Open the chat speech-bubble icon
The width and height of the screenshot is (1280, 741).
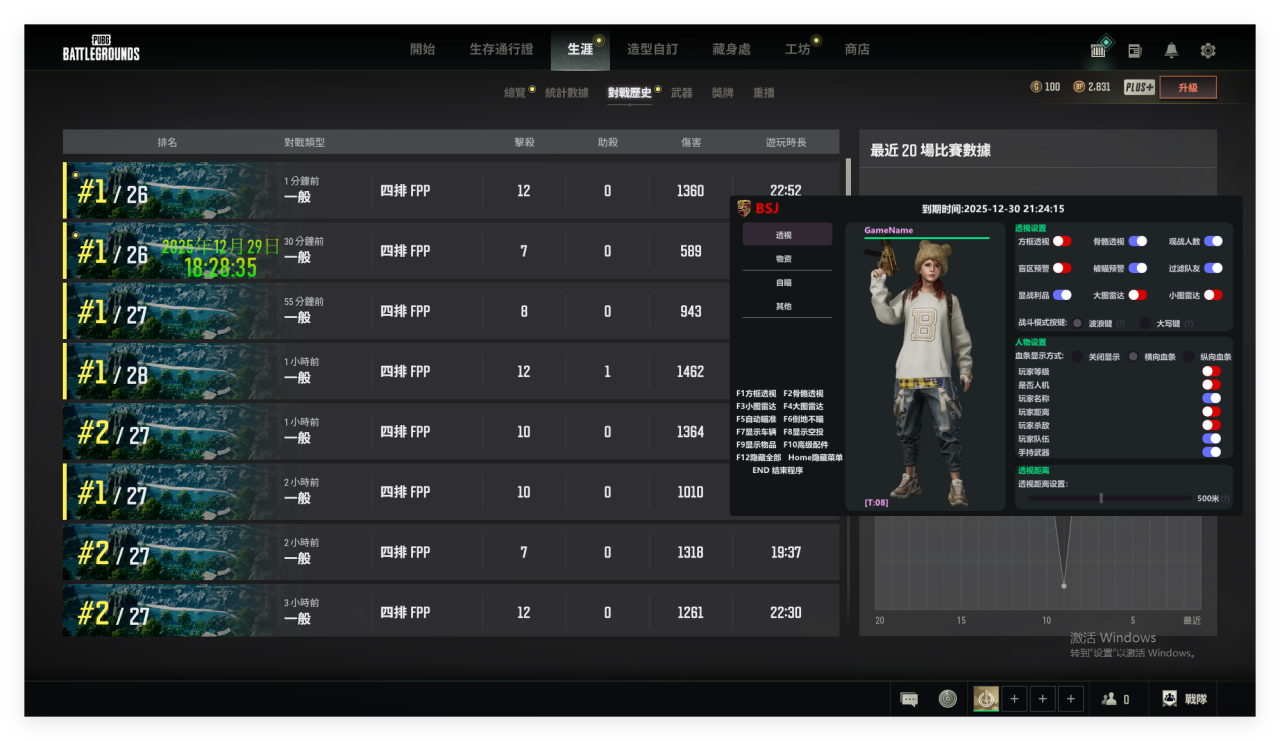coord(909,700)
